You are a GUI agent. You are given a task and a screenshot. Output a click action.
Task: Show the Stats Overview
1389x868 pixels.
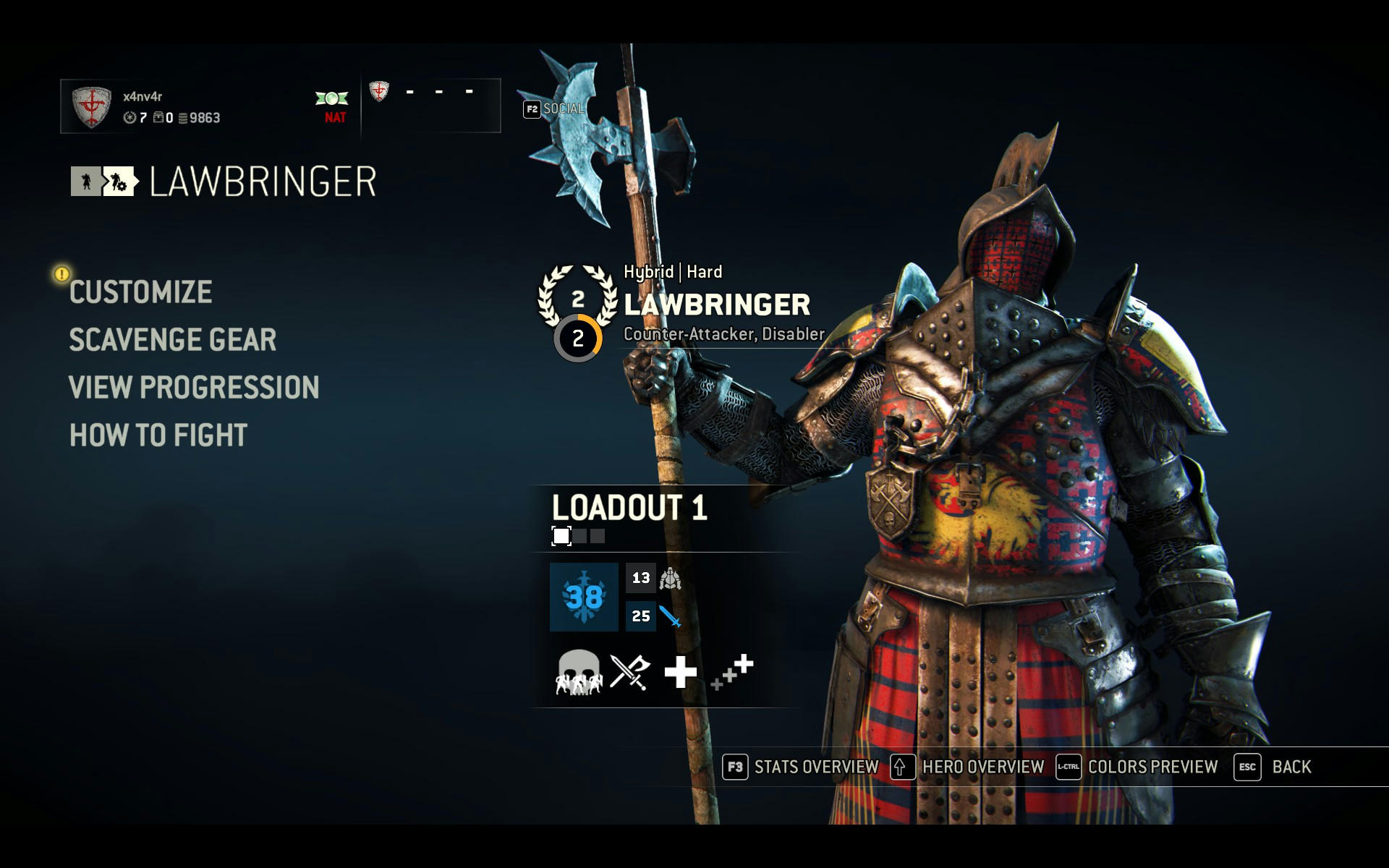[x=801, y=767]
